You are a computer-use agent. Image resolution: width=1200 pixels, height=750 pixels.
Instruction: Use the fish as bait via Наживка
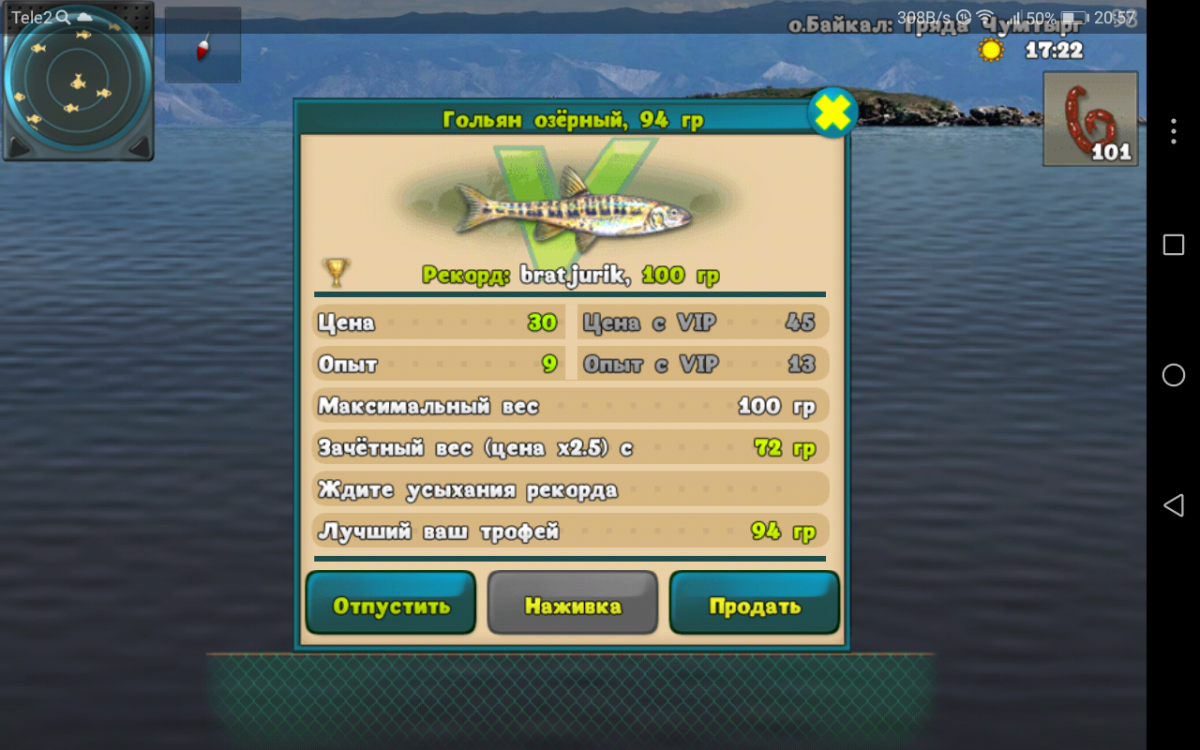(572, 603)
